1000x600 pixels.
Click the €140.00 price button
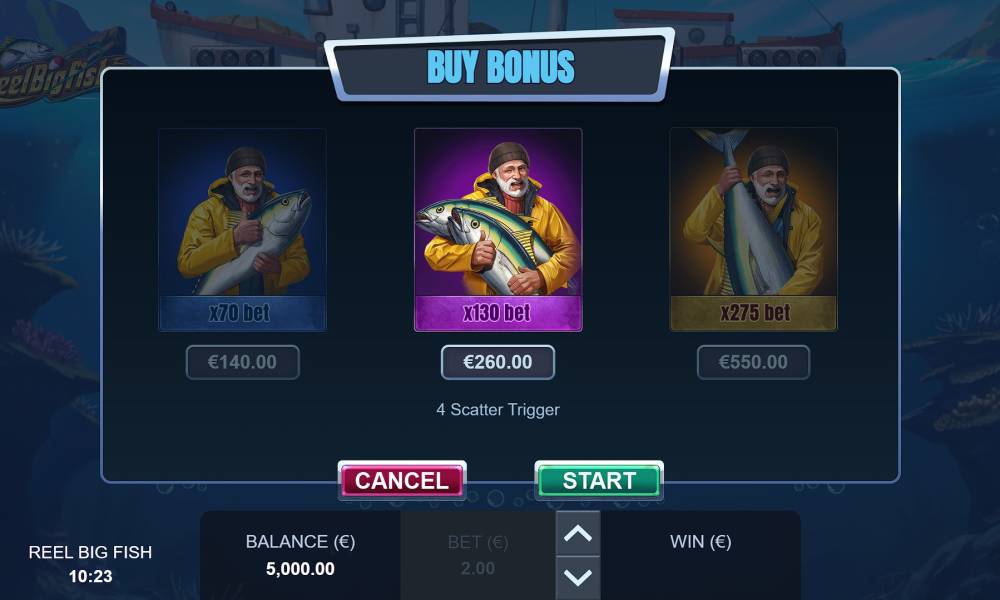pyautogui.click(x=242, y=362)
